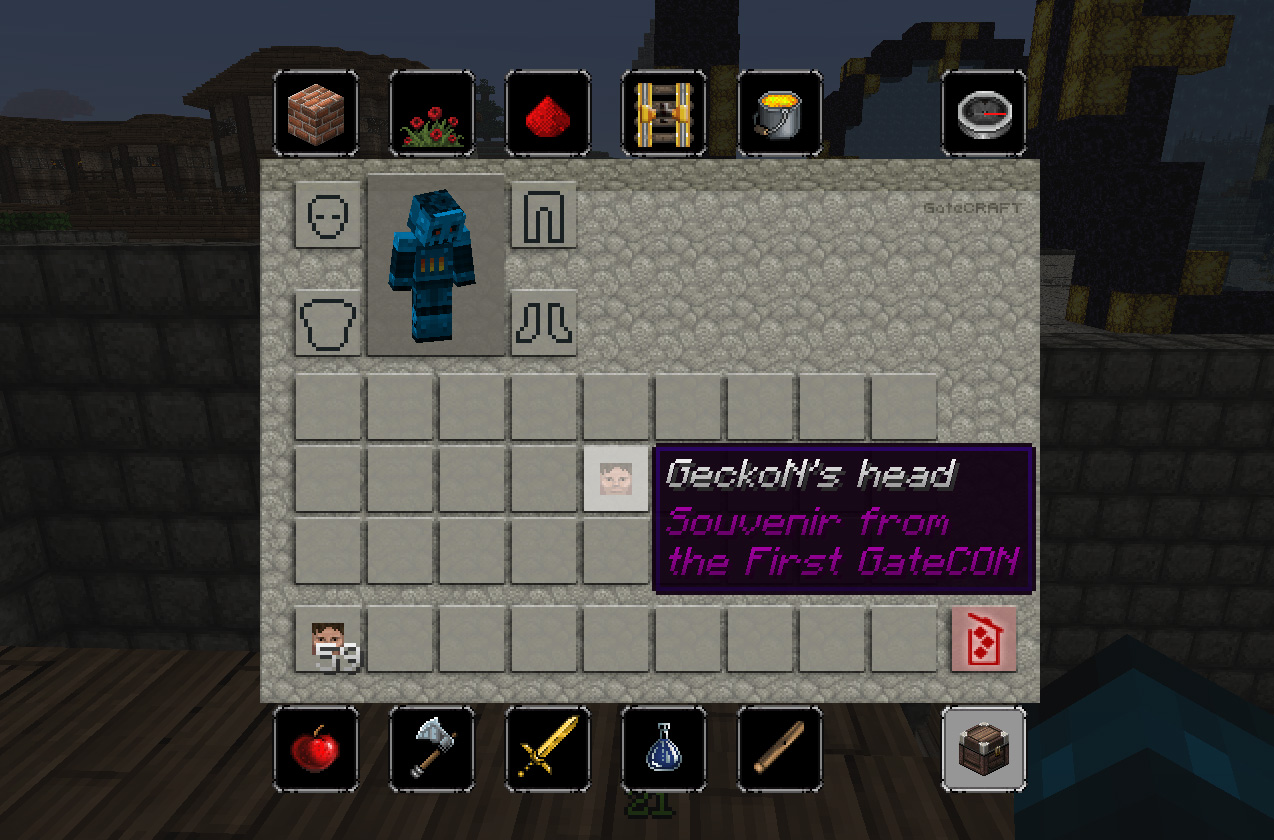
Task: Choose the empty boots armor slot
Action: click(544, 322)
